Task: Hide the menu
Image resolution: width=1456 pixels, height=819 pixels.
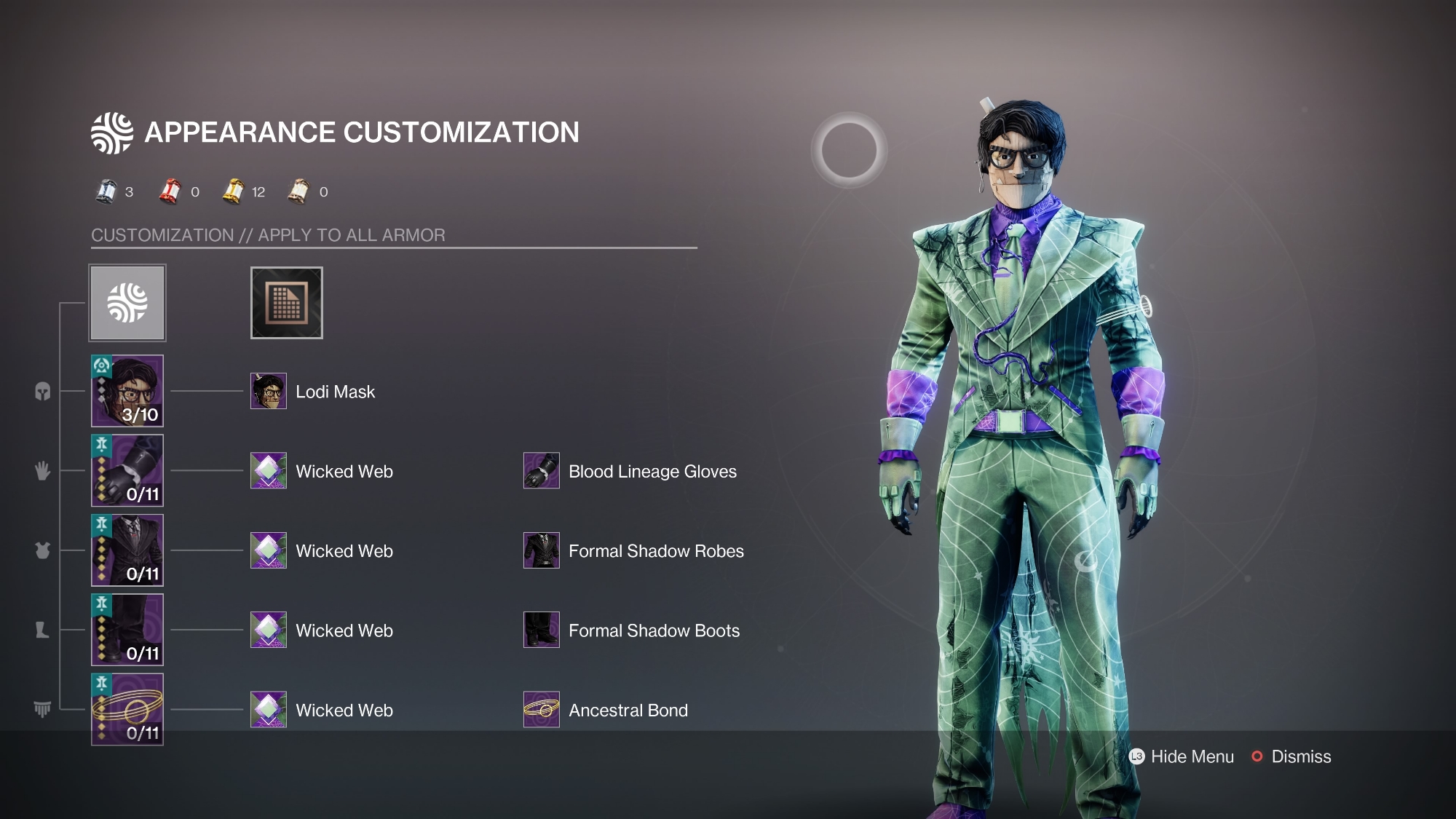Action: click(1182, 757)
